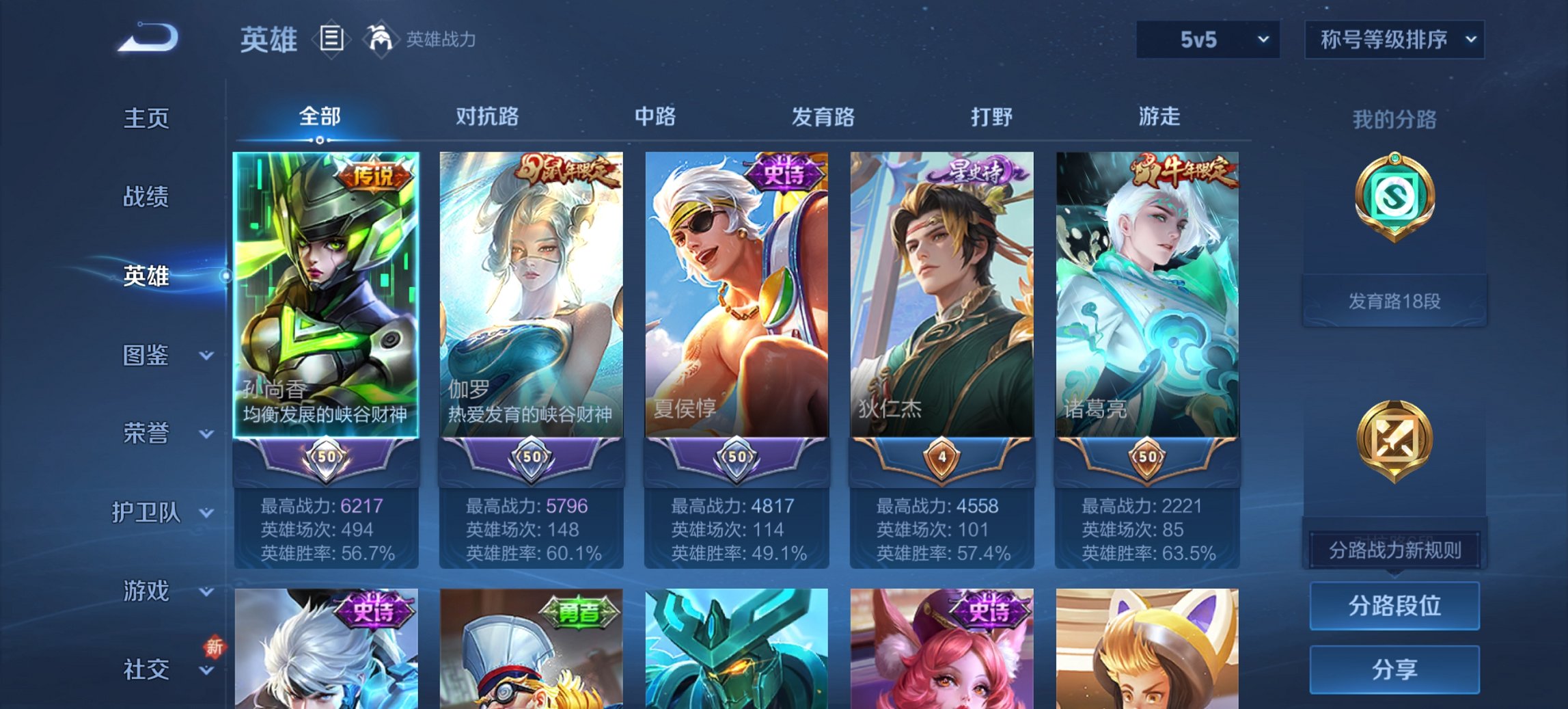1568x709 pixels.
Task: Open the 5v5 mode dropdown
Action: tap(1208, 40)
